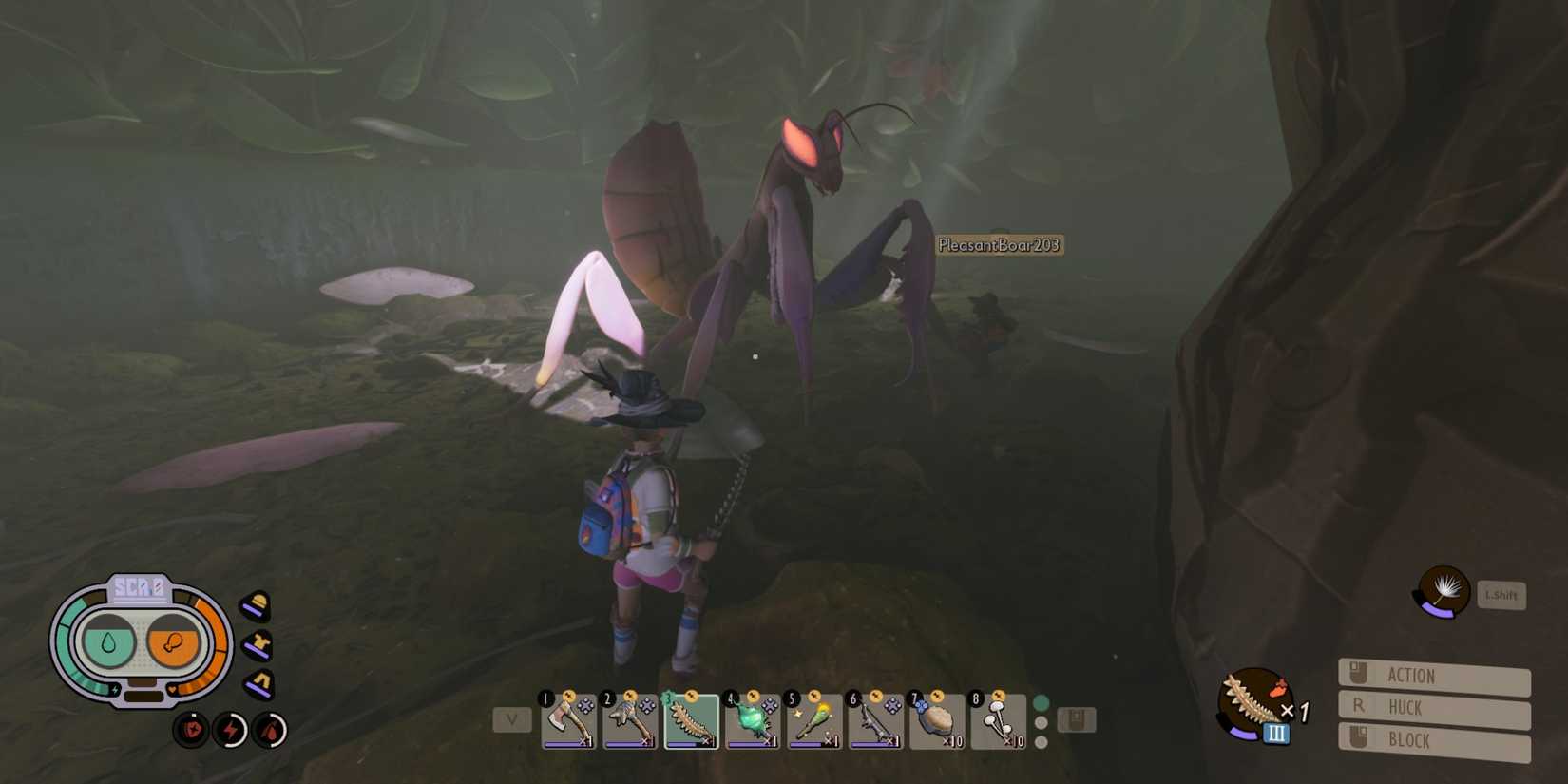Click the equipped spiked bone sword icon
Image resolution: width=1568 pixels, height=784 pixels.
pyautogui.click(x=1251, y=703)
